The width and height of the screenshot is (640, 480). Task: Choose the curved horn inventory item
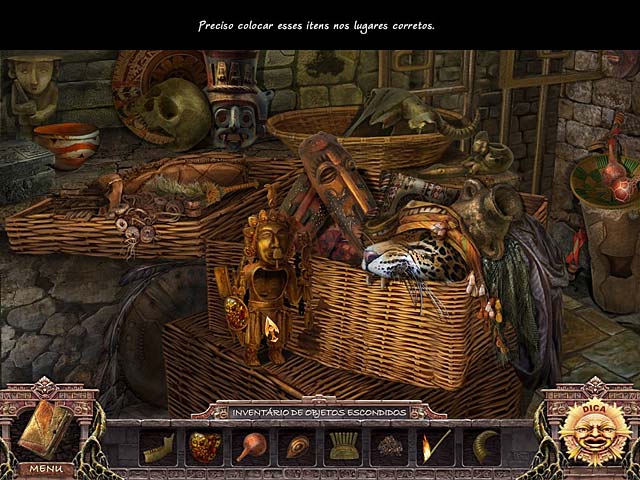481,447
